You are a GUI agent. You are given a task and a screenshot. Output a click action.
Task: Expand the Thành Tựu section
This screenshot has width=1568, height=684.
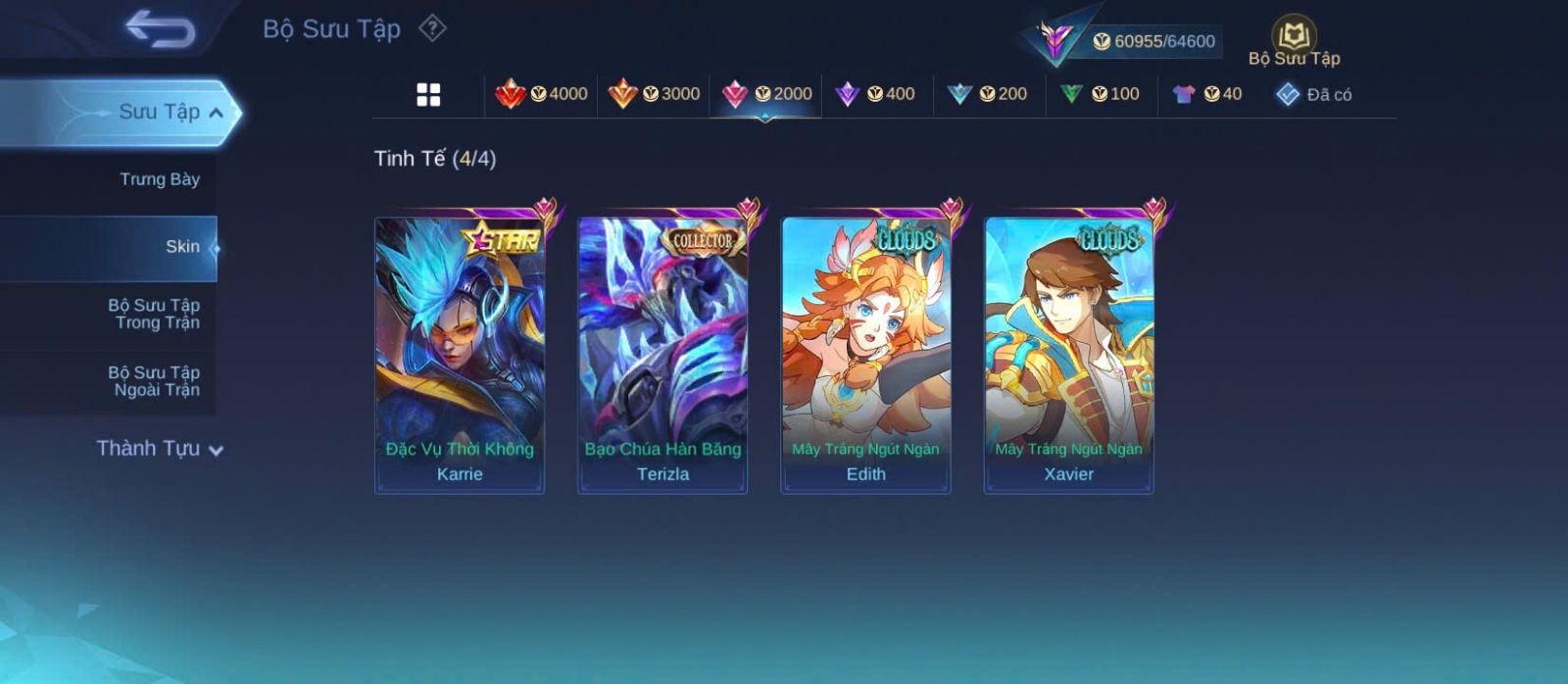tap(160, 449)
